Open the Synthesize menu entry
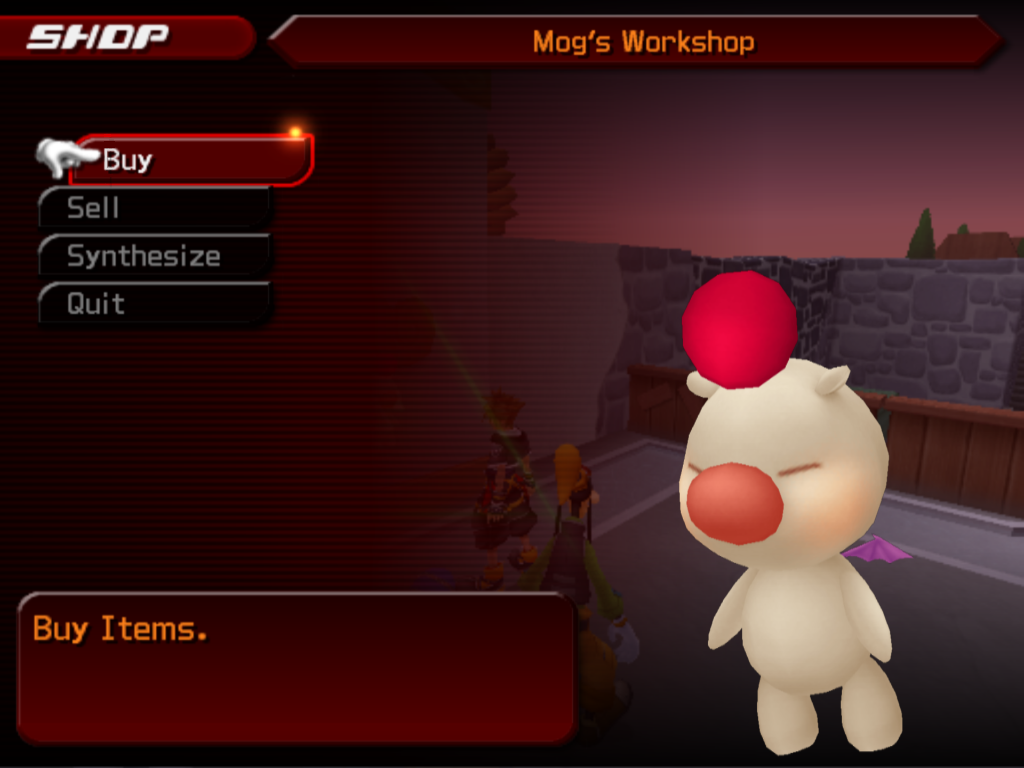The height and width of the screenshot is (768, 1024). (155, 256)
